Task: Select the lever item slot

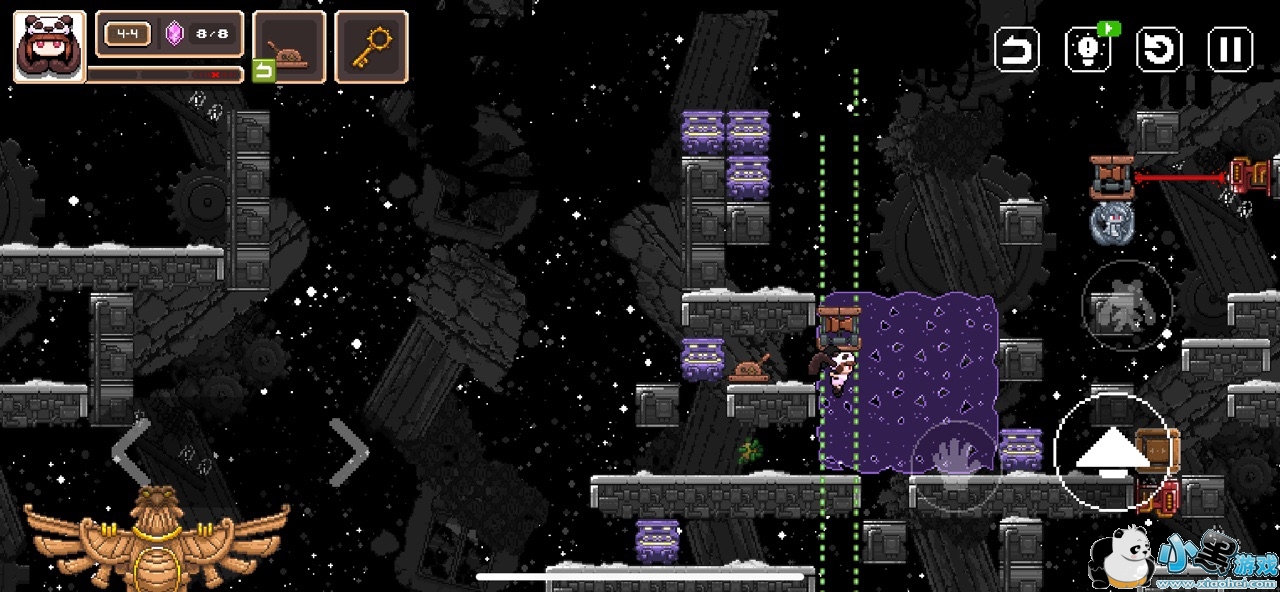Action: pos(289,46)
